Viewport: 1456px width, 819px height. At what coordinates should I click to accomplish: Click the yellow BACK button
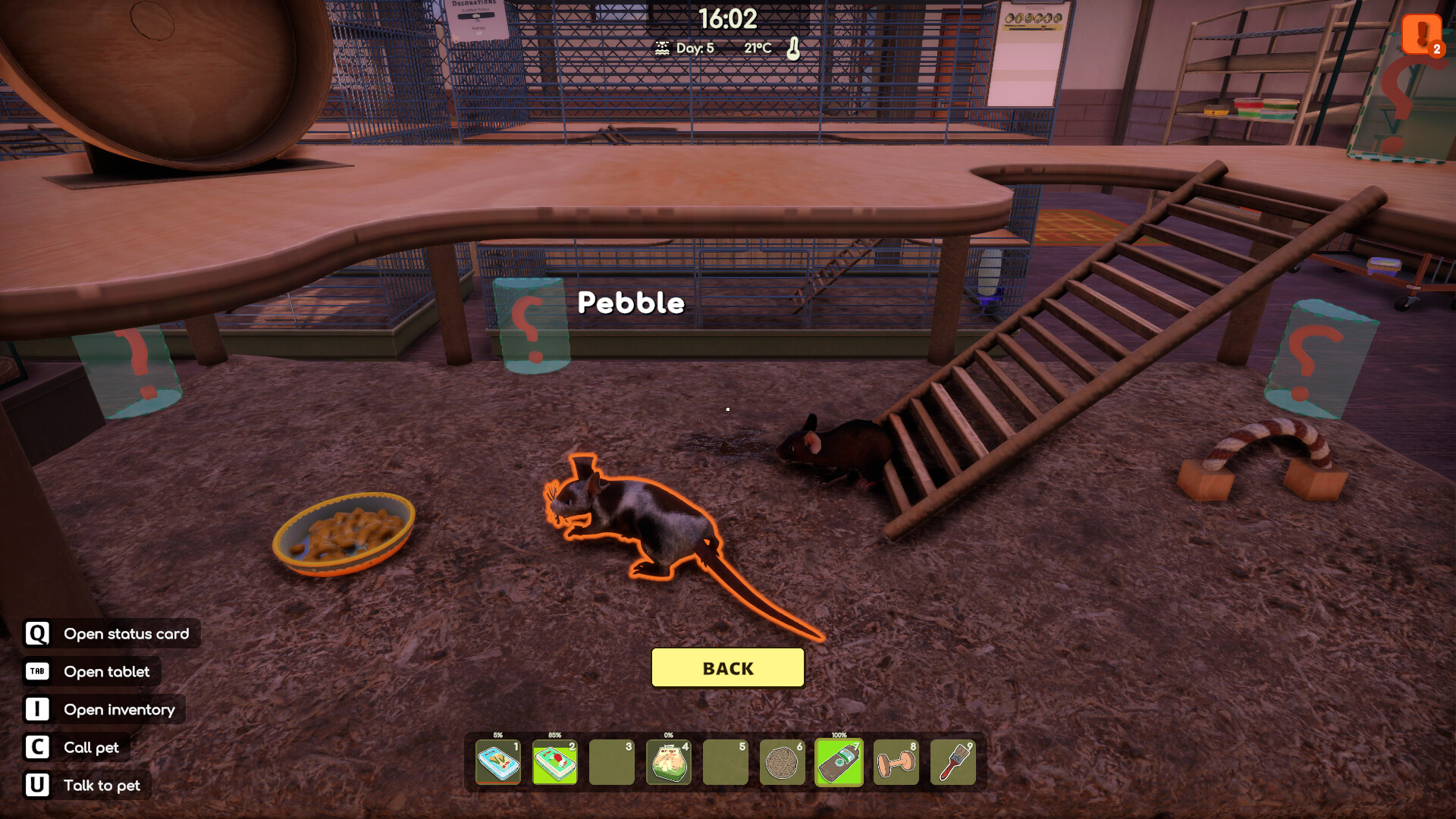[x=727, y=668]
